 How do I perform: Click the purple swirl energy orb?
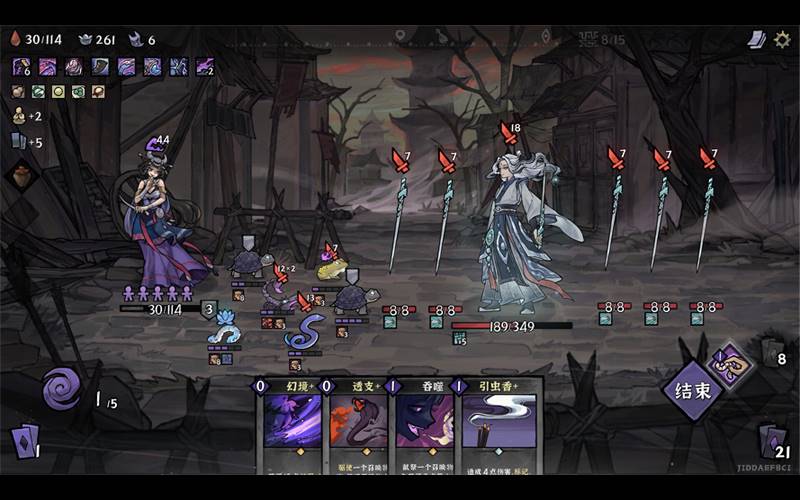[61, 387]
